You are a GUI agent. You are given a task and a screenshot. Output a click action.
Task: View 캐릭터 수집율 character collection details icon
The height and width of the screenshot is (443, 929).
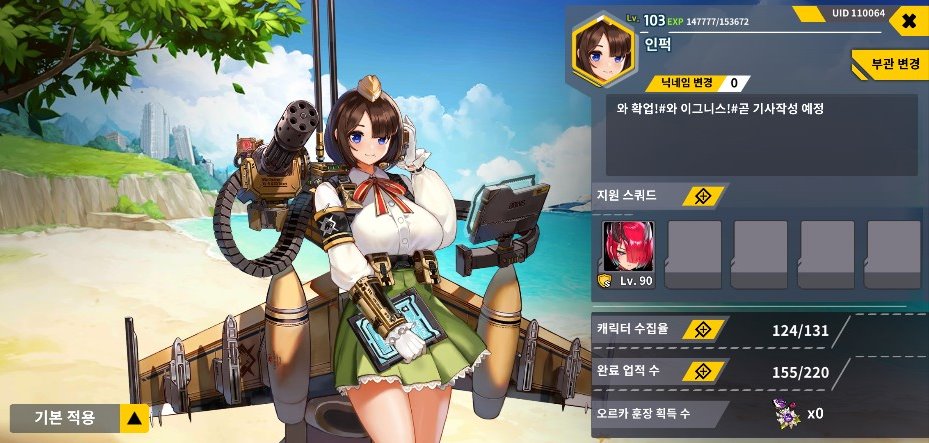[703, 329]
